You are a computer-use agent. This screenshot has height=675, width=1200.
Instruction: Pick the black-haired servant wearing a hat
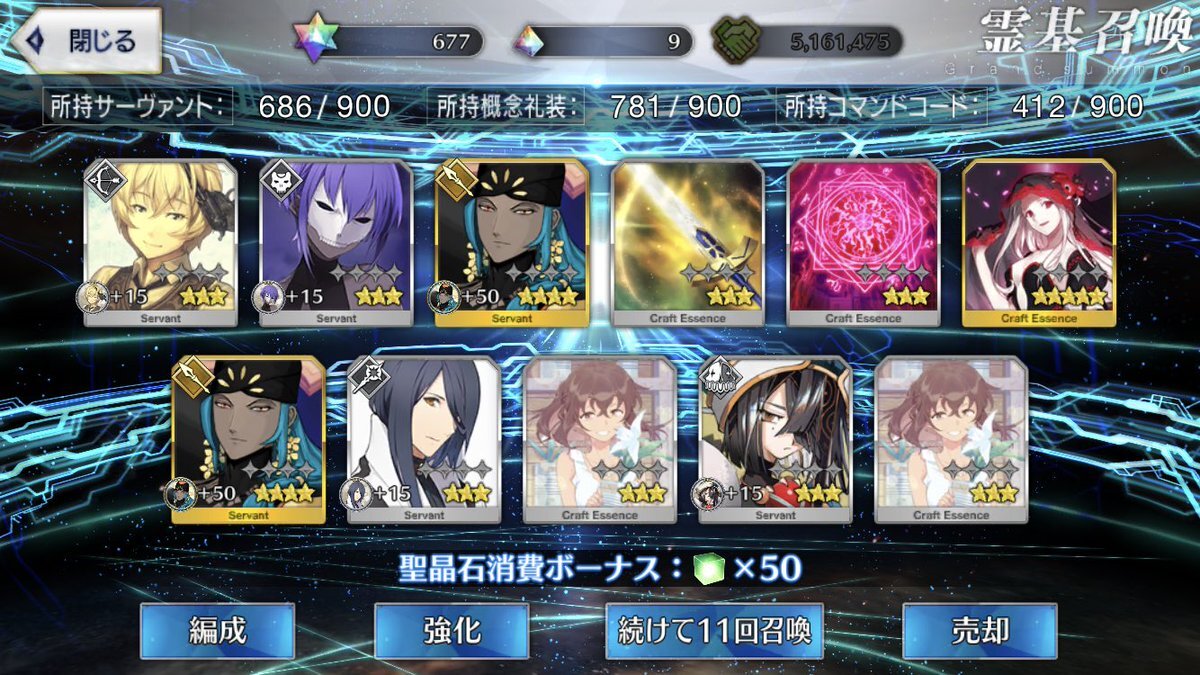[775, 440]
